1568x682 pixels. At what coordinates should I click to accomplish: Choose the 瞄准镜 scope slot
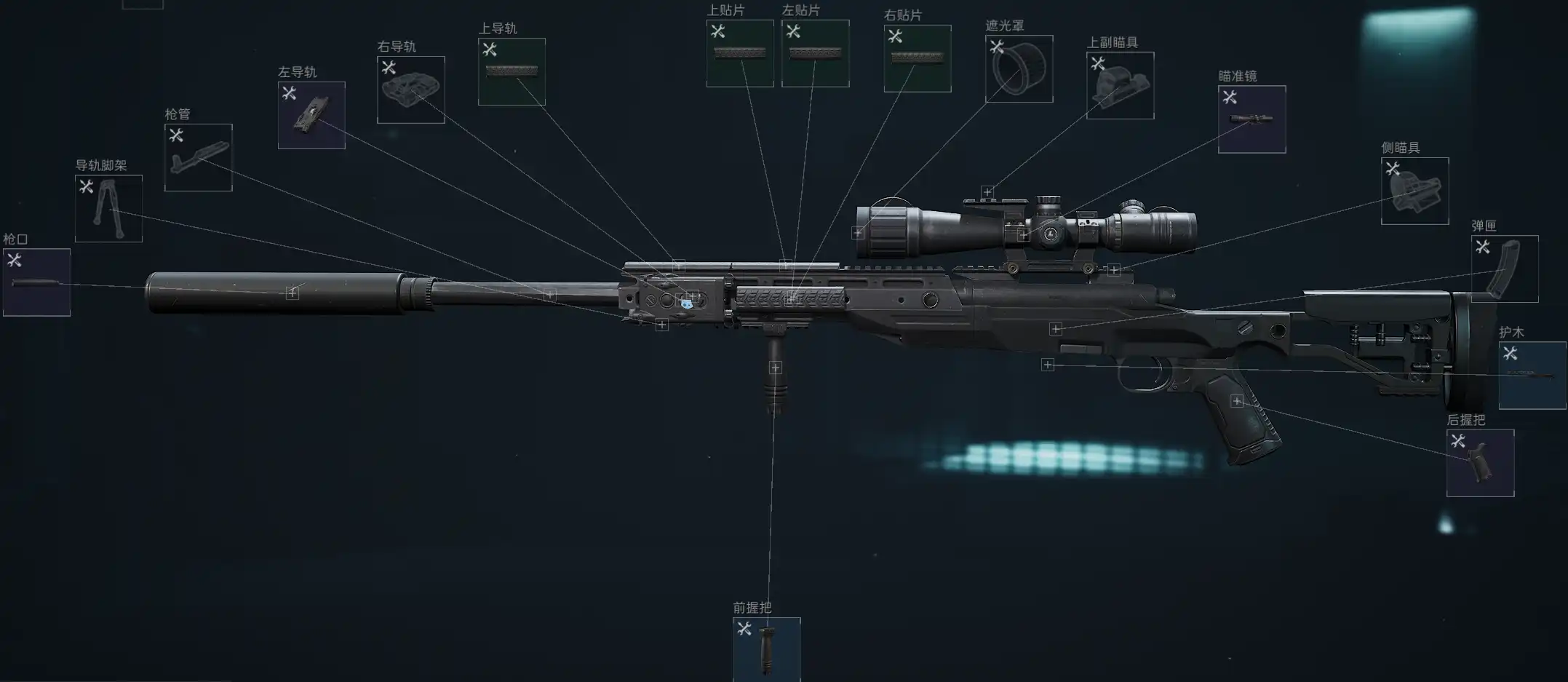click(1251, 119)
